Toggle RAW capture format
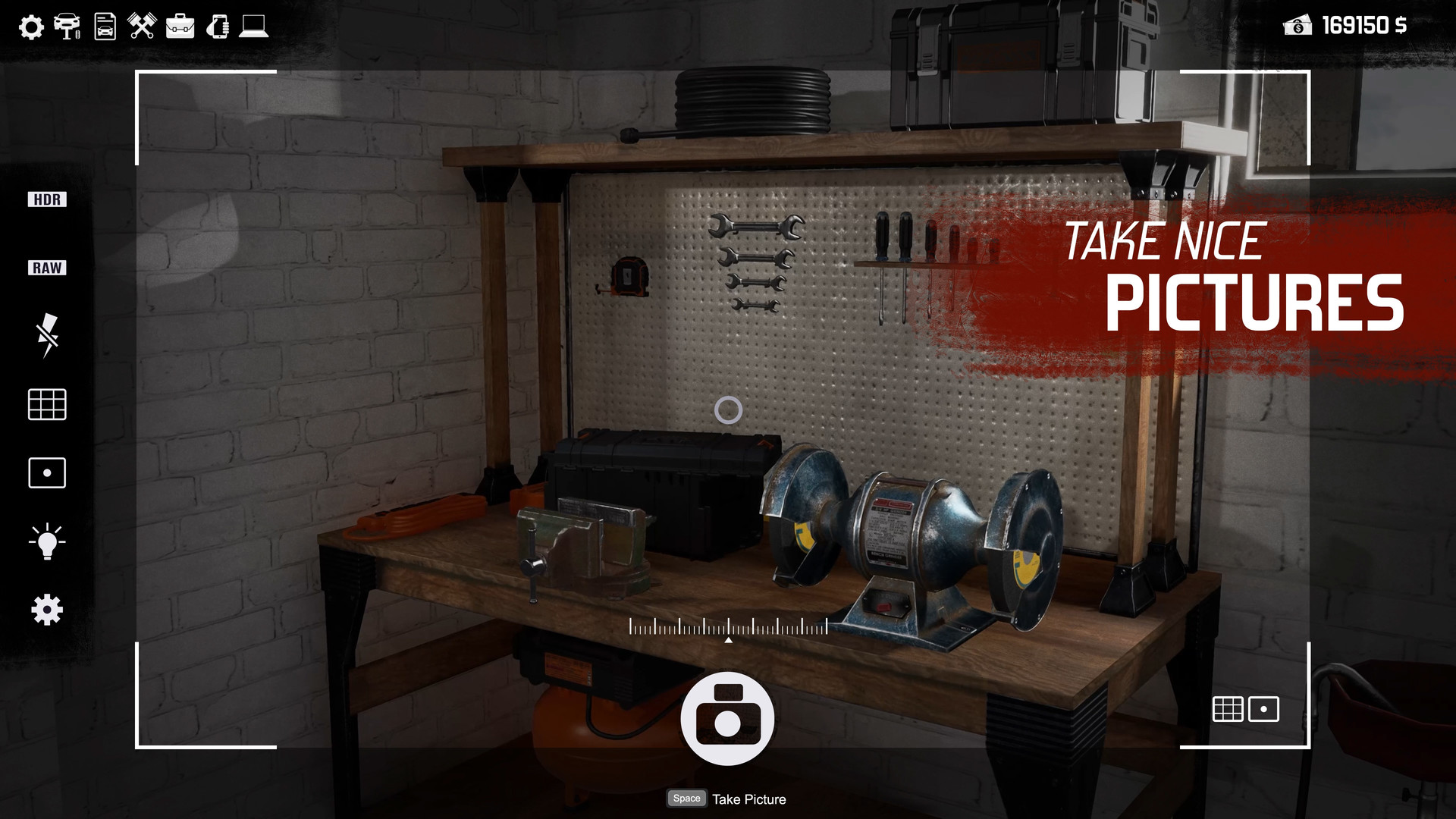1456x819 pixels. pos(46,267)
